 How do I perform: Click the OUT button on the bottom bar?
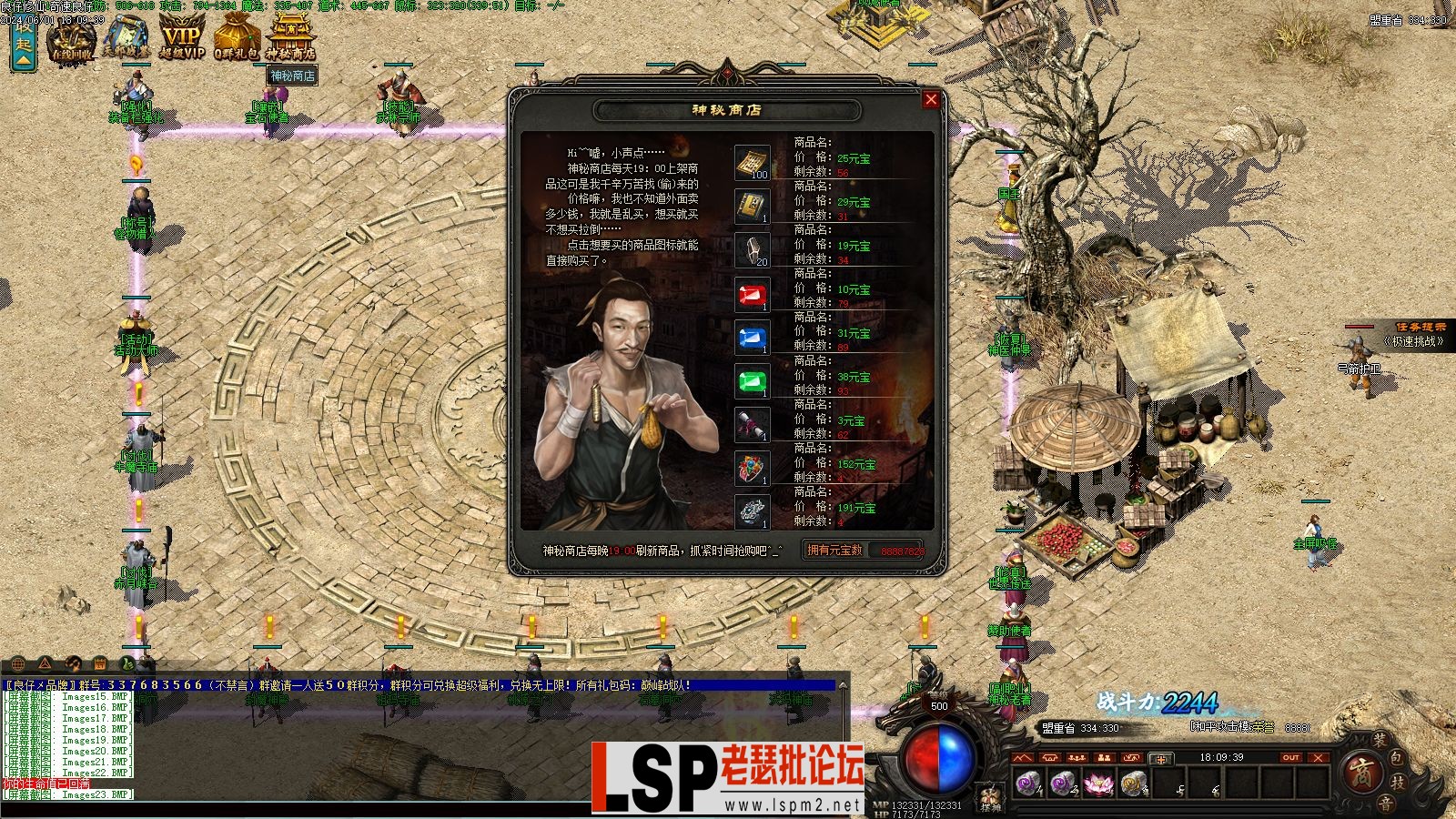(x=1290, y=757)
